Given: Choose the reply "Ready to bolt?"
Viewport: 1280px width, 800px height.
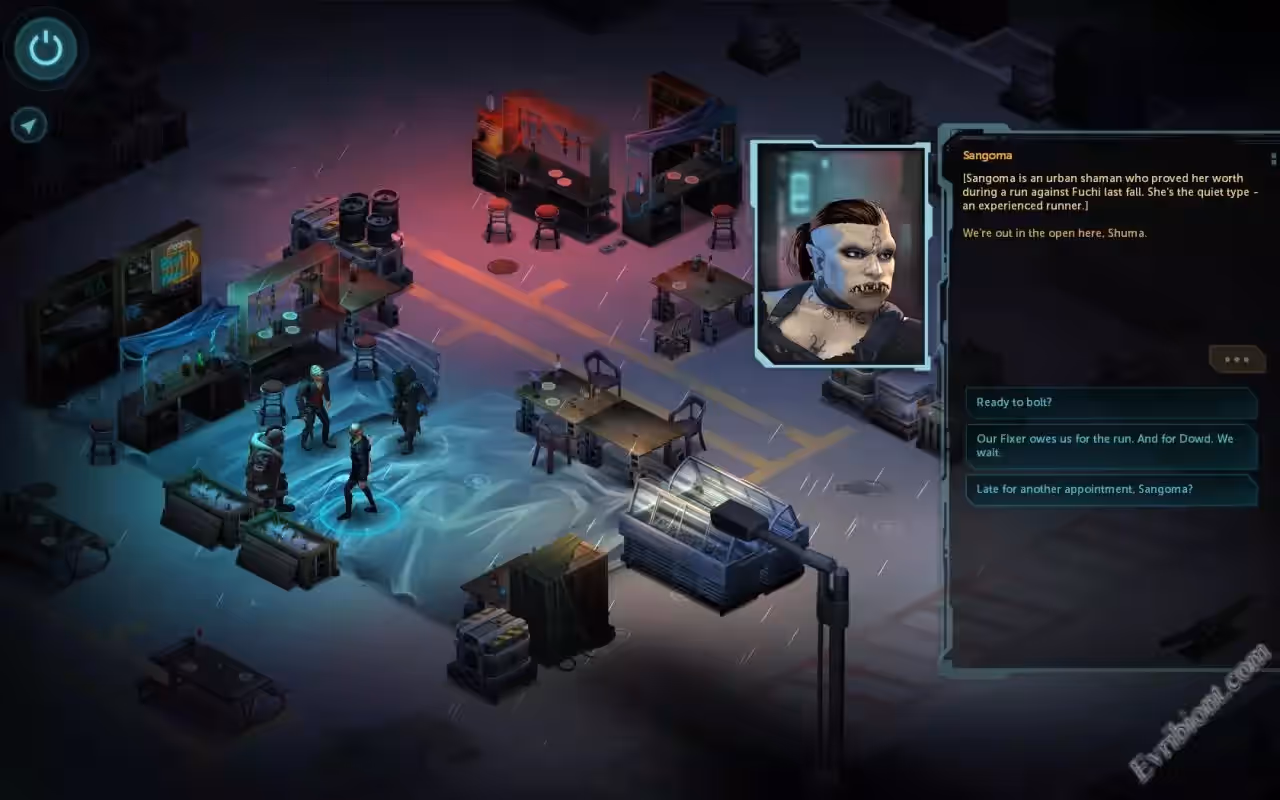Looking at the screenshot, I should pyautogui.click(x=1110, y=403).
